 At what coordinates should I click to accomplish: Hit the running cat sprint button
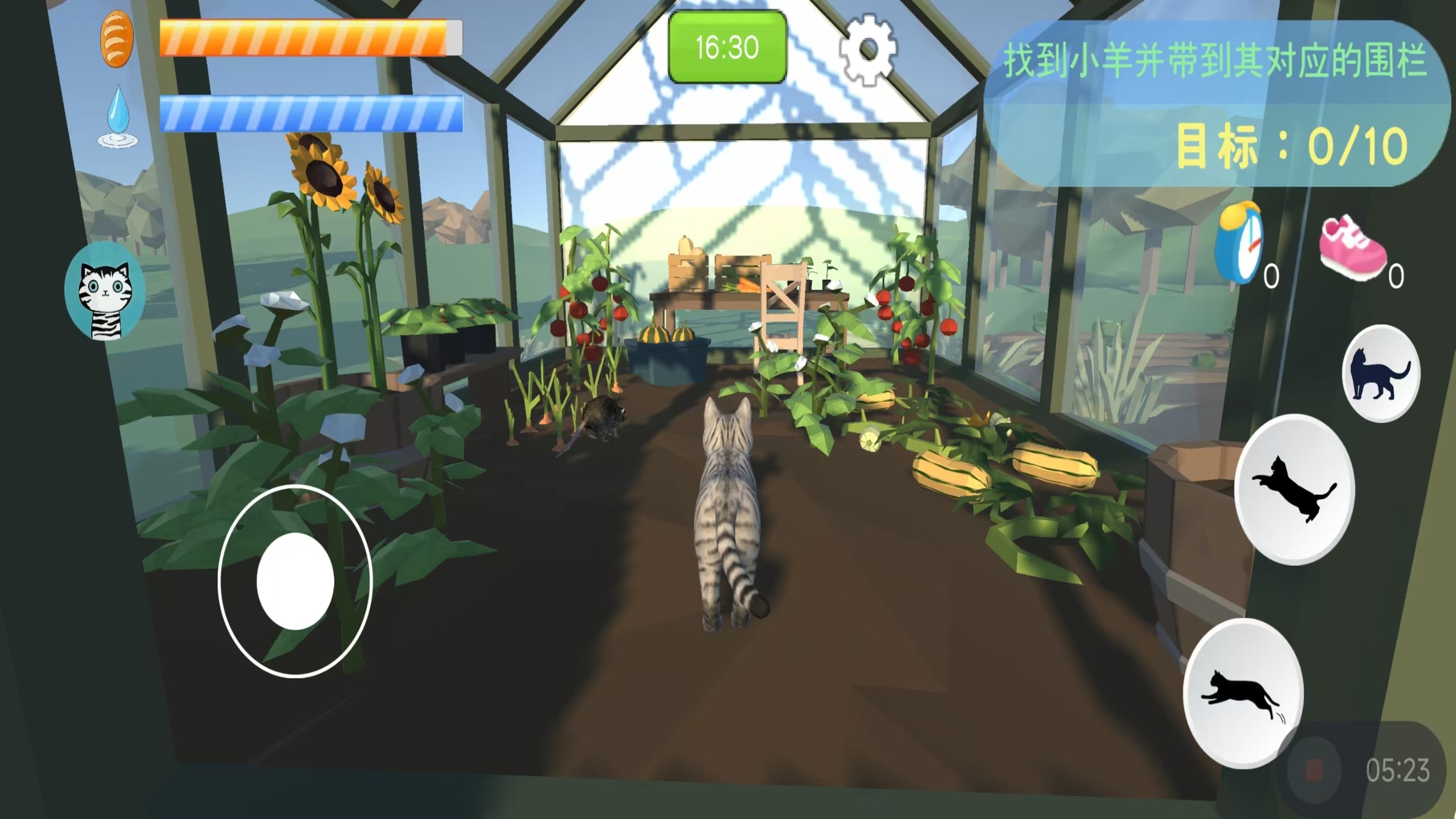pos(1243,694)
